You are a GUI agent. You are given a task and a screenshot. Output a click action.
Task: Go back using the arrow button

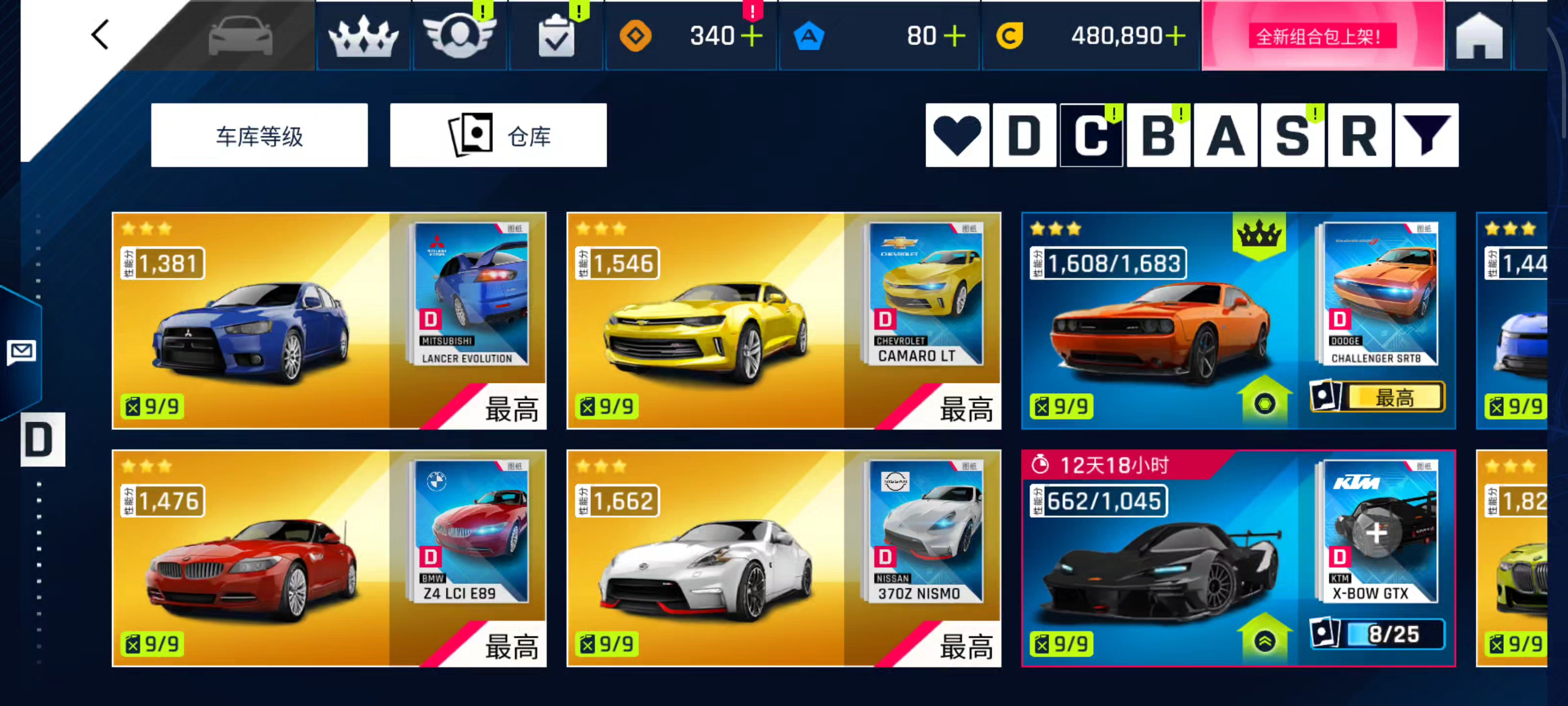point(100,35)
